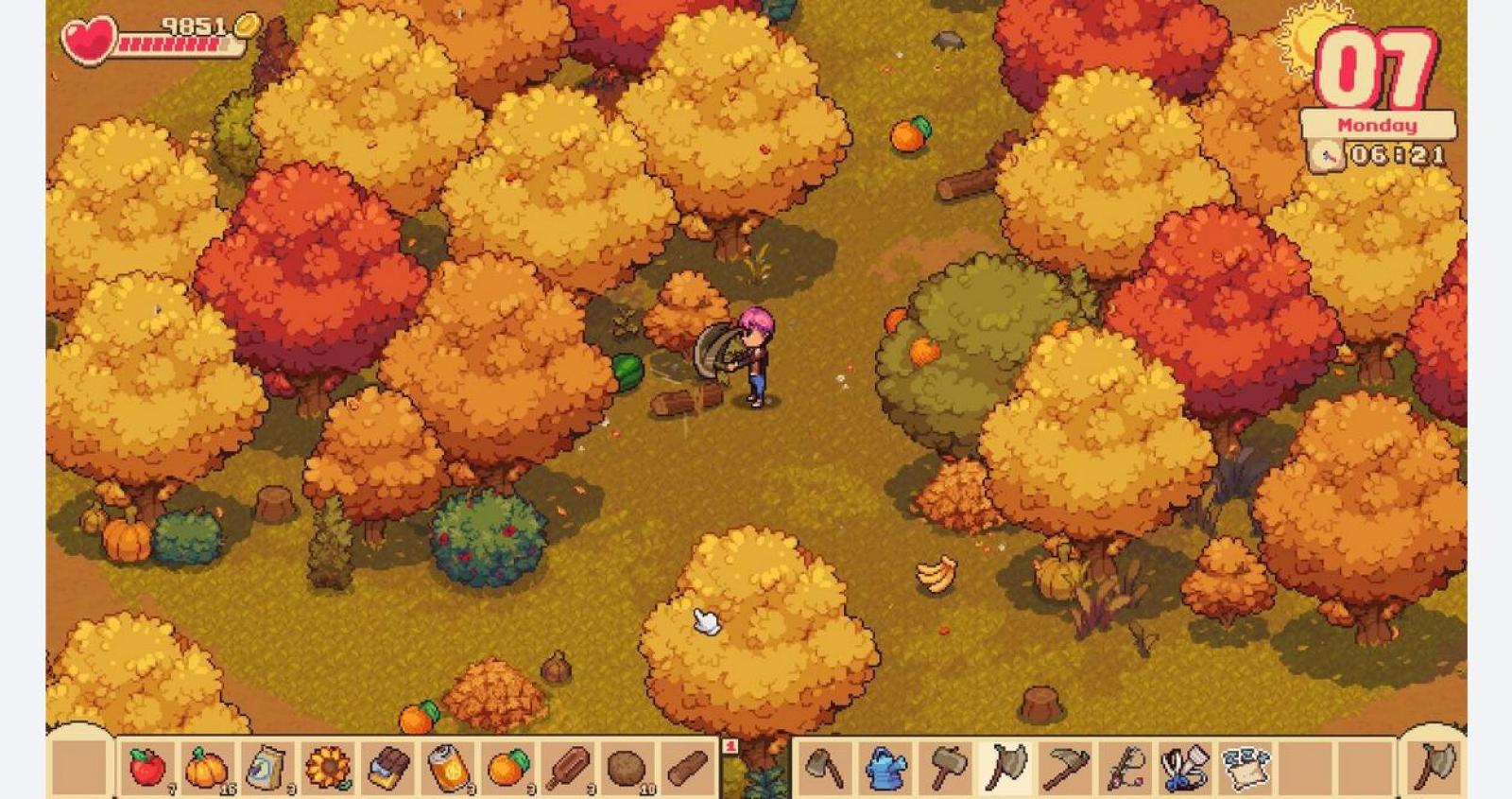The image size is (1512, 799).
Task: Select the chocolate popsicle item slot
Action: [569, 767]
